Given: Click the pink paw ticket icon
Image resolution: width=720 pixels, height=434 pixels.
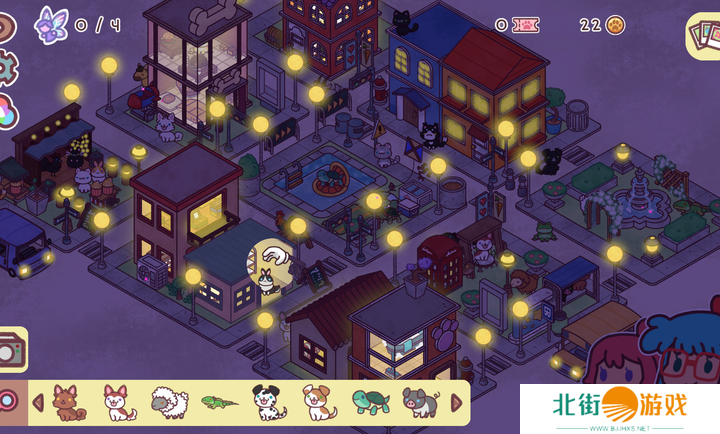Looking at the screenshot, I should [525, 25].
